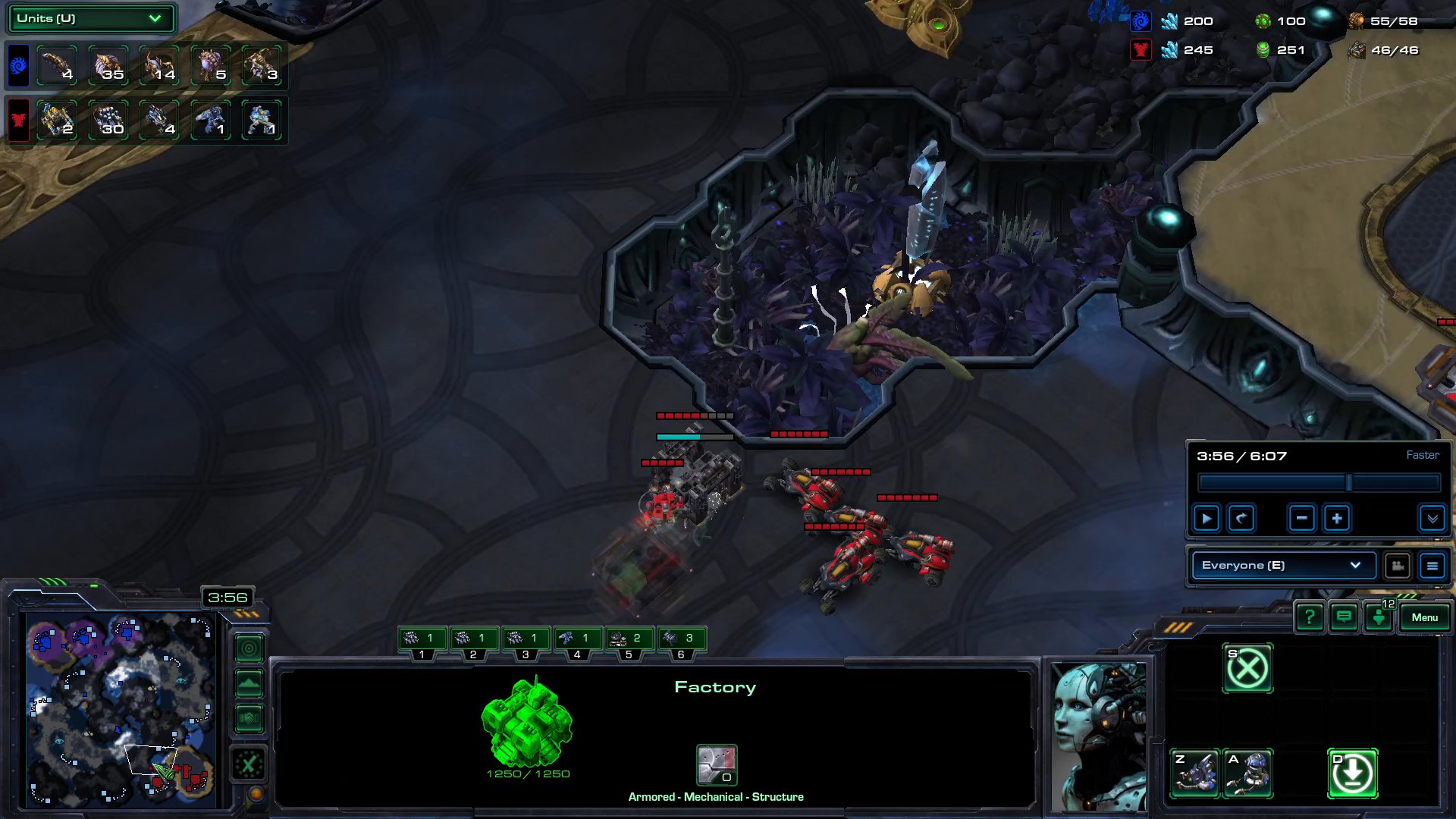This screenshot has height=819, width=1456.
Task: Collapse the replay panel with the double chevron
Action: coord(1432,519)
